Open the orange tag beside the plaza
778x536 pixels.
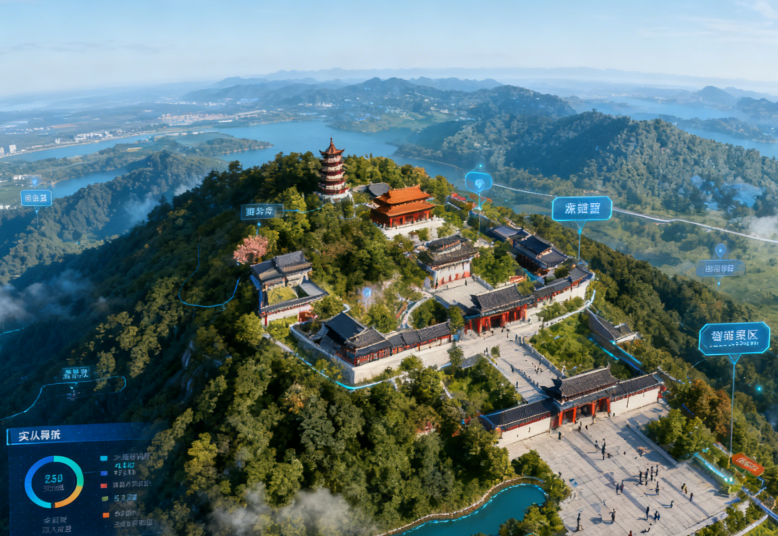[747, 464]
